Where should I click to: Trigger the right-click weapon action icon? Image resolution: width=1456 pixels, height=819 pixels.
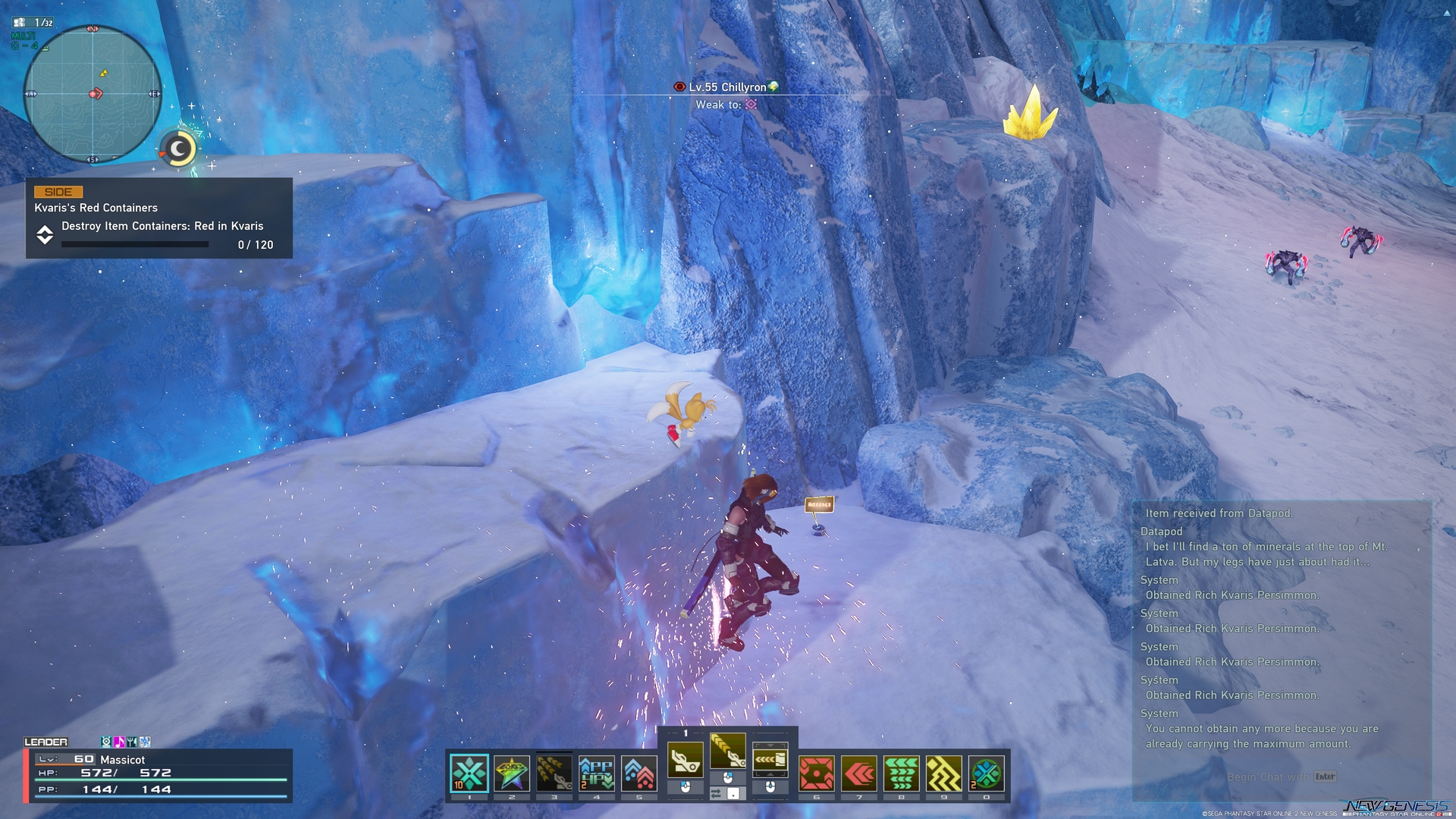click(770, 760)
